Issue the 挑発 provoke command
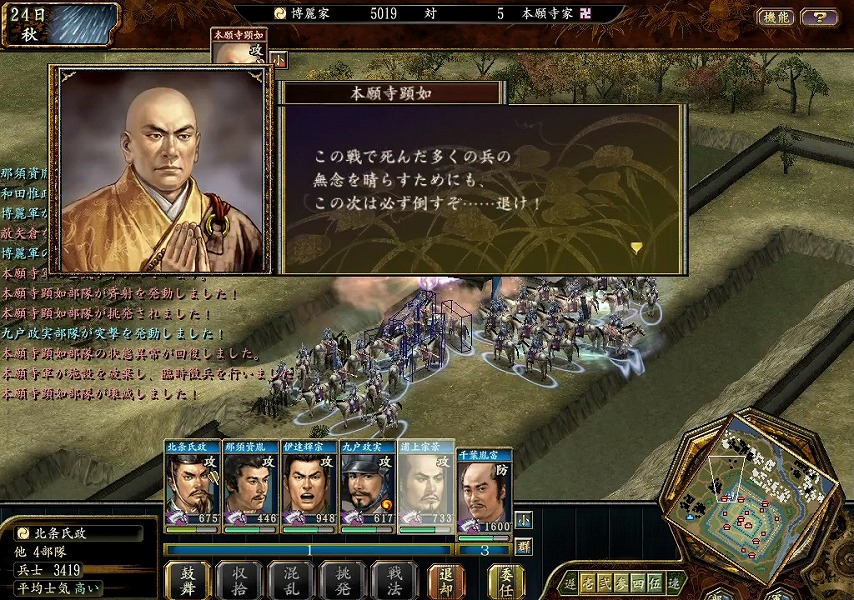The image size is (854, 600). pos(343,580)
